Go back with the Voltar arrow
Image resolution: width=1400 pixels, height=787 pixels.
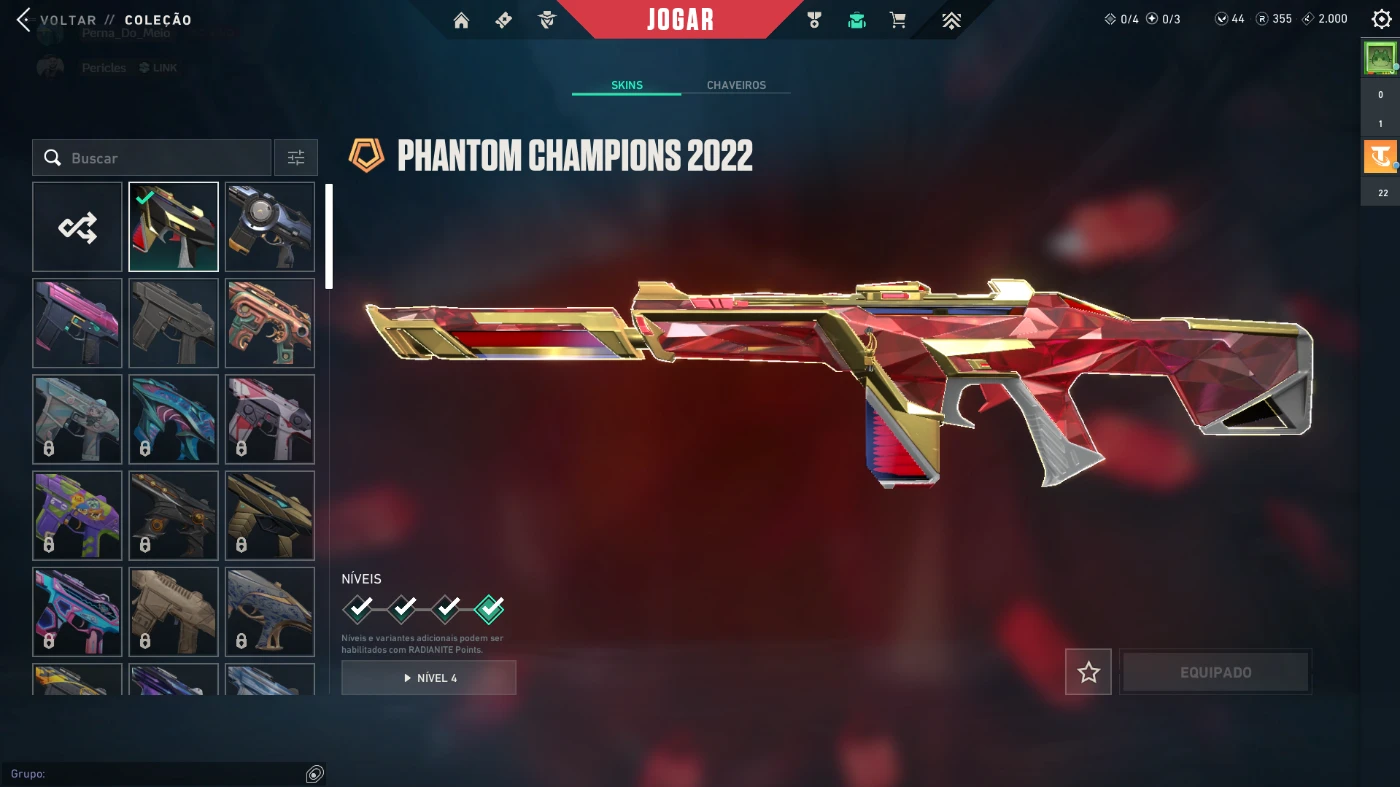click(x=24, y=20)
